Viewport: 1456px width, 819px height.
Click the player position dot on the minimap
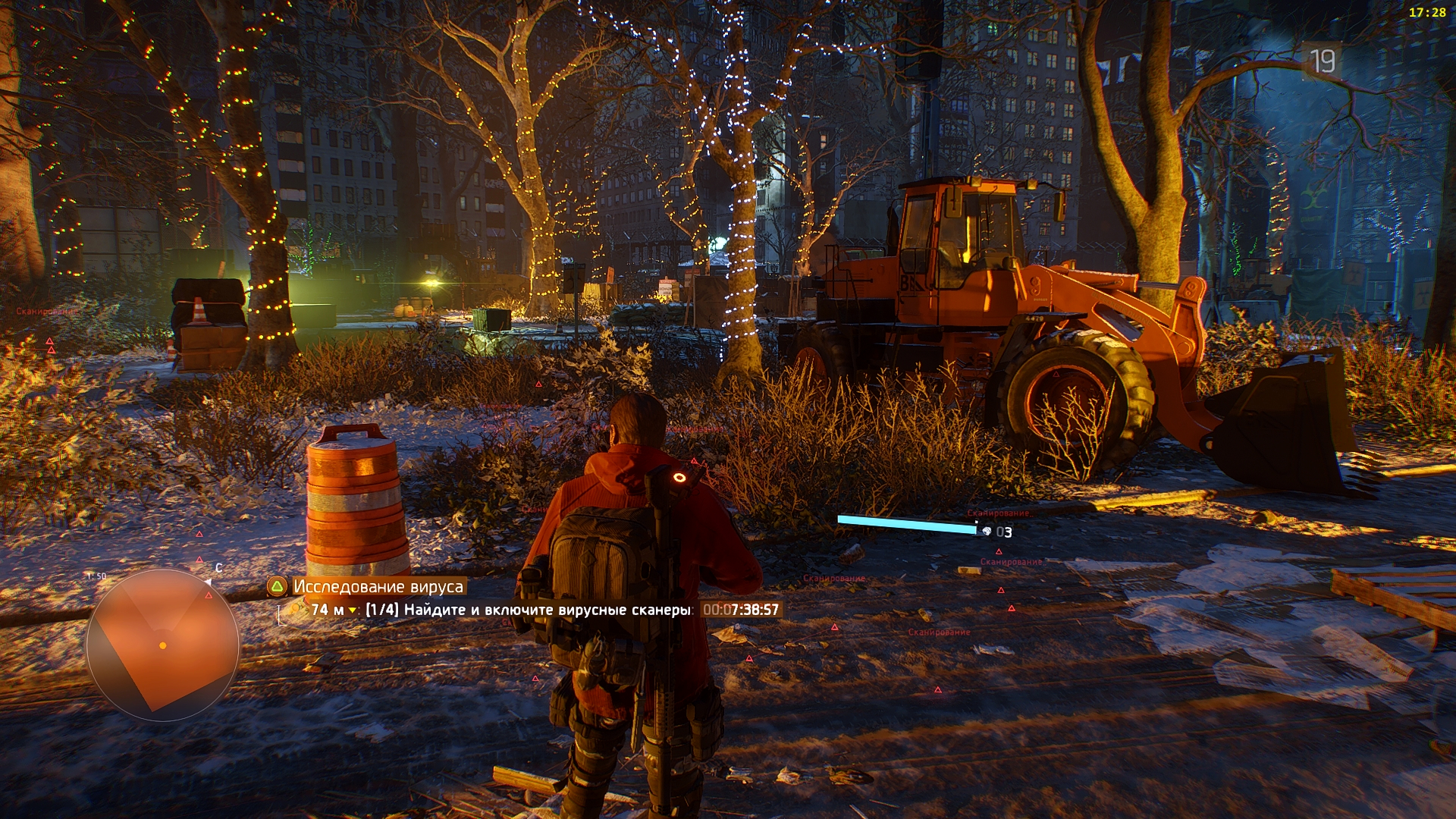click(x=163, y=645)
